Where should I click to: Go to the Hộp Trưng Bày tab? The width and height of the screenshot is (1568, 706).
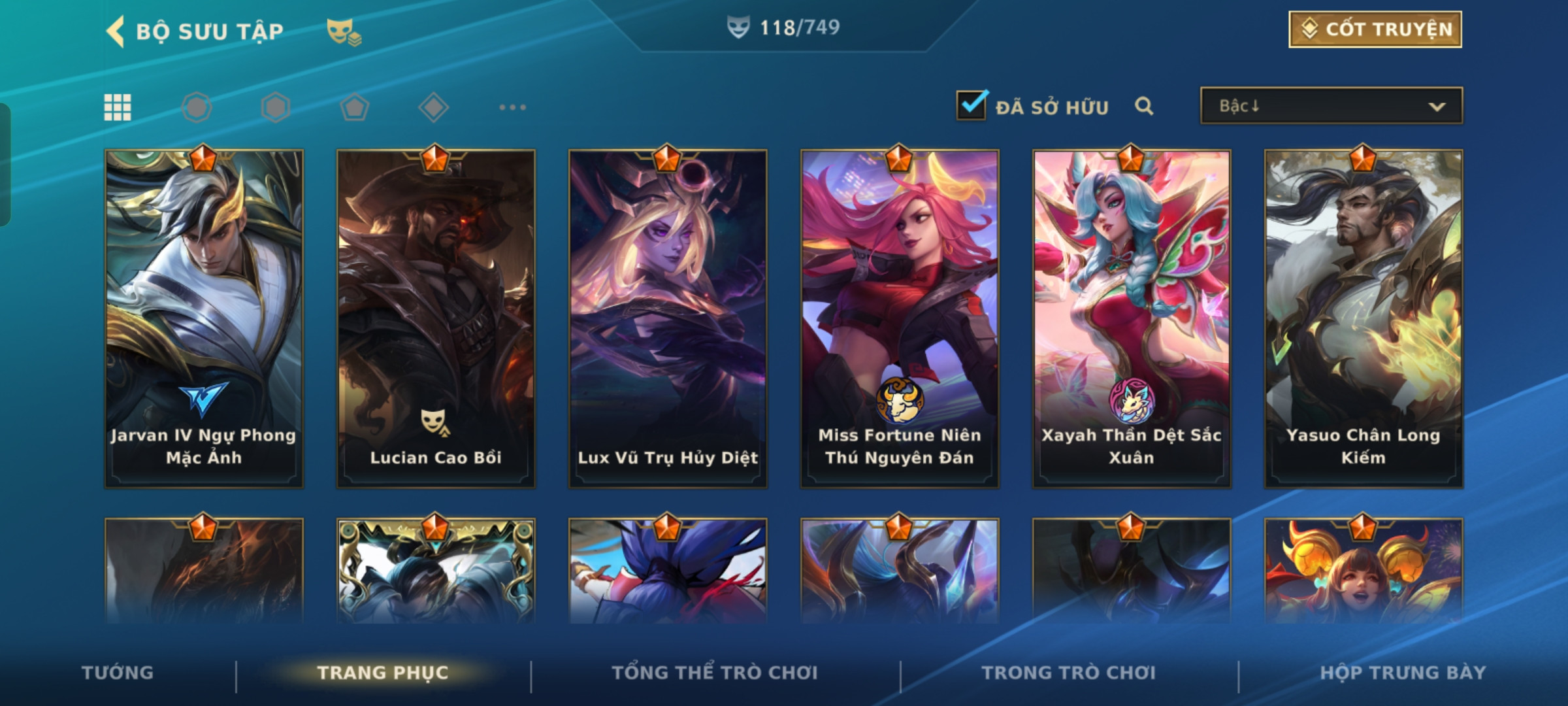[x=1403, y=673]
